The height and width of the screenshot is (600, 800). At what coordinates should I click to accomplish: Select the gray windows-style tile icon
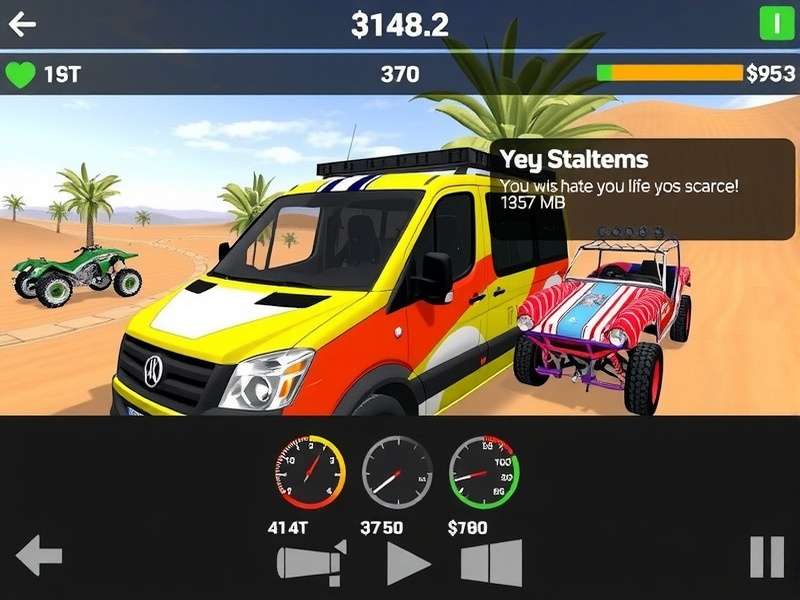point(492,562)
